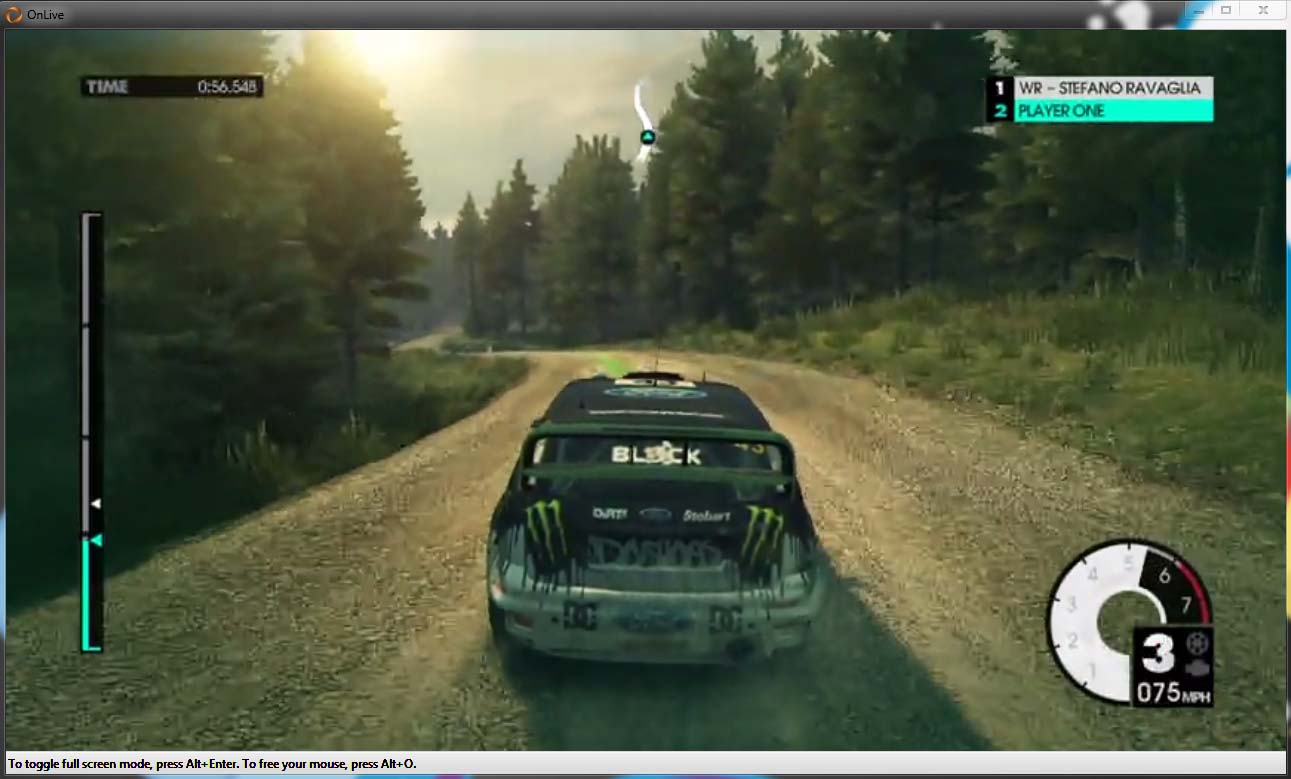The width and height of the screenshot is (1291, 779).
Task: Minimize the OnLive window
Action: point(1200,10)
